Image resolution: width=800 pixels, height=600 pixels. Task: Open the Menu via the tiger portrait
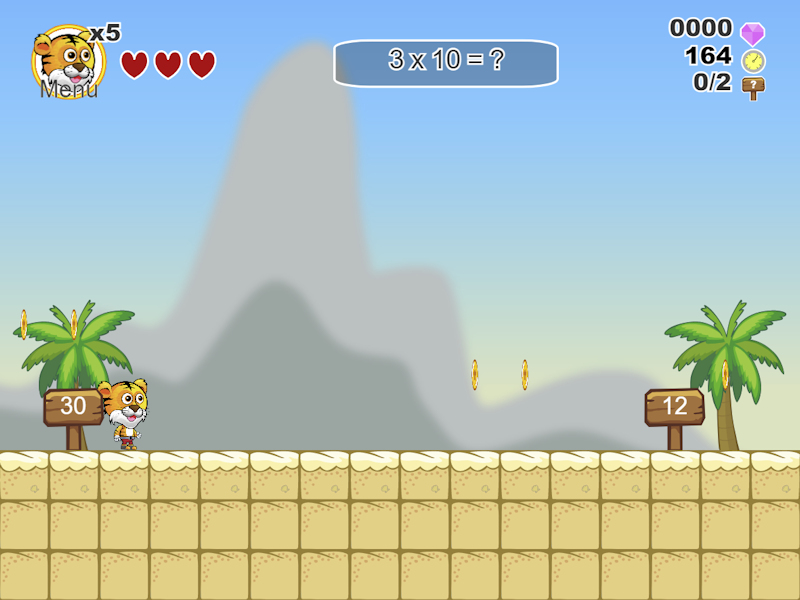tap(67, 62)
